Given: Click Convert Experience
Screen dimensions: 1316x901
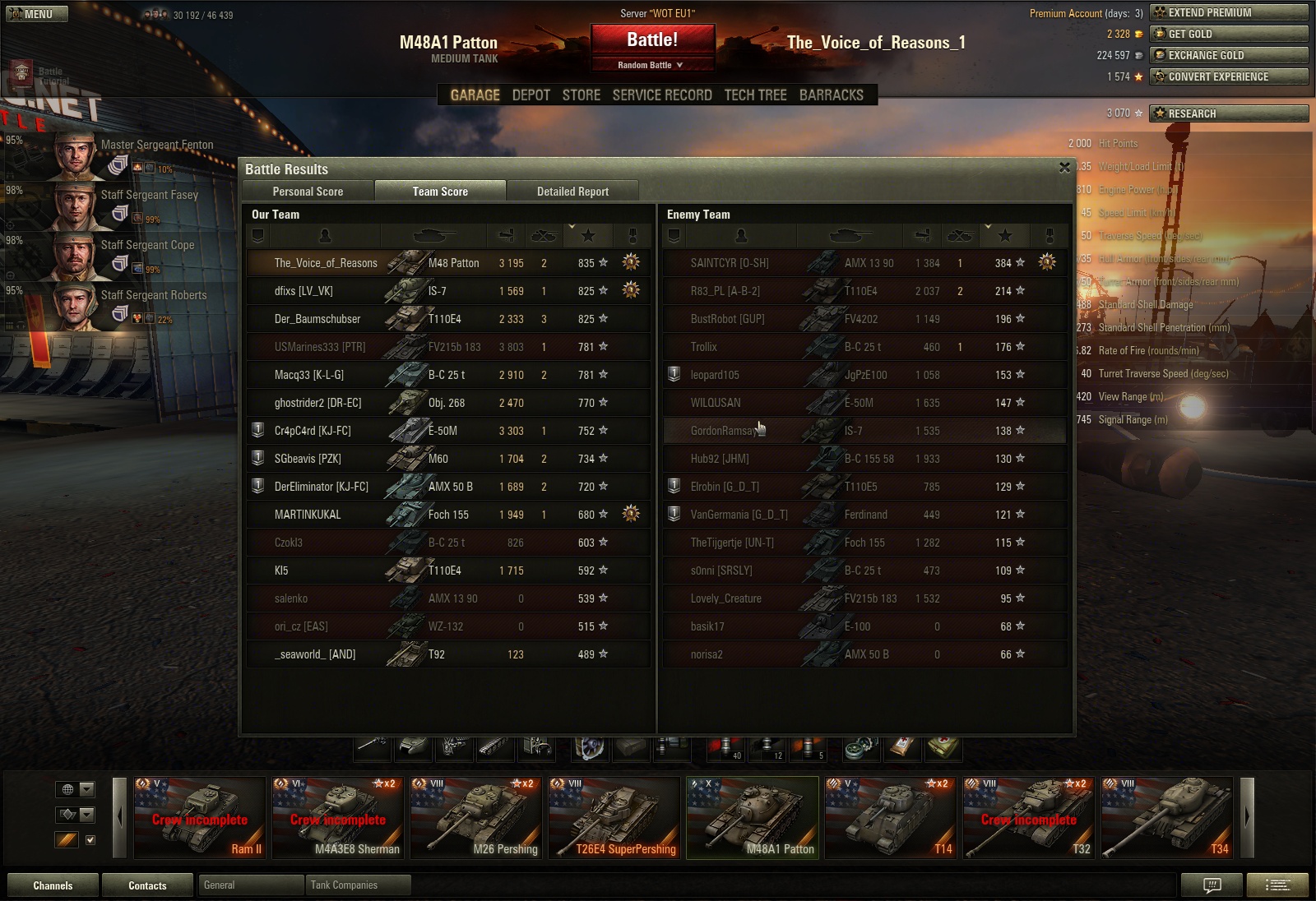Looking at the screenshot, I should tap(1229, 76).
